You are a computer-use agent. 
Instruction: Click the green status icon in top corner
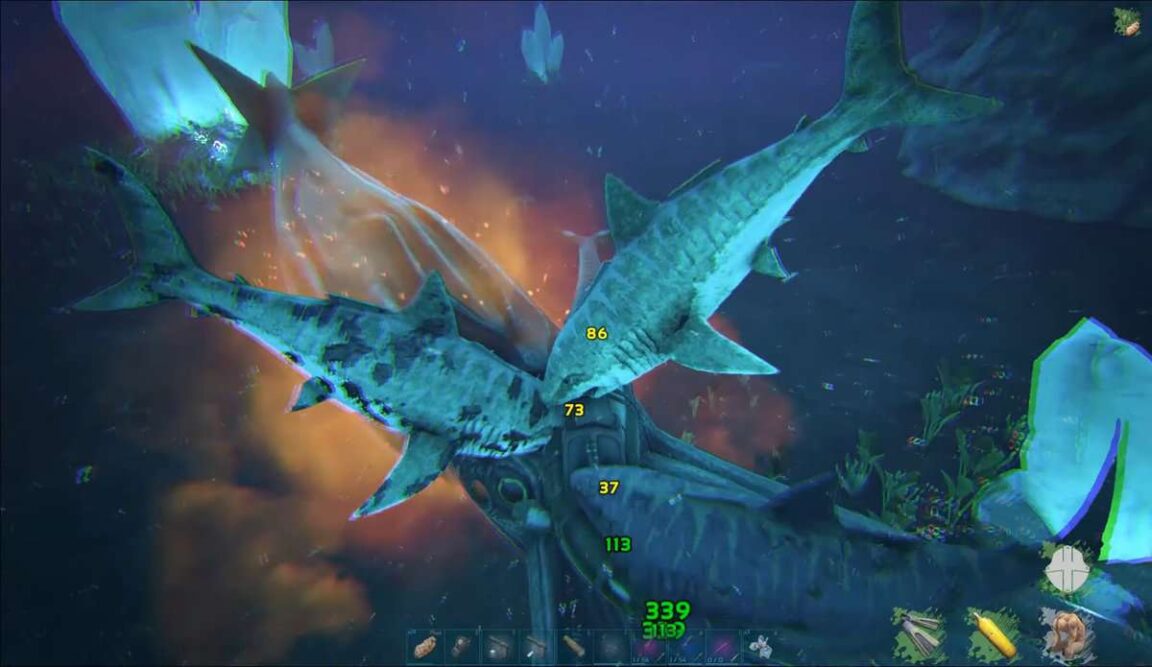(1128, 22)
